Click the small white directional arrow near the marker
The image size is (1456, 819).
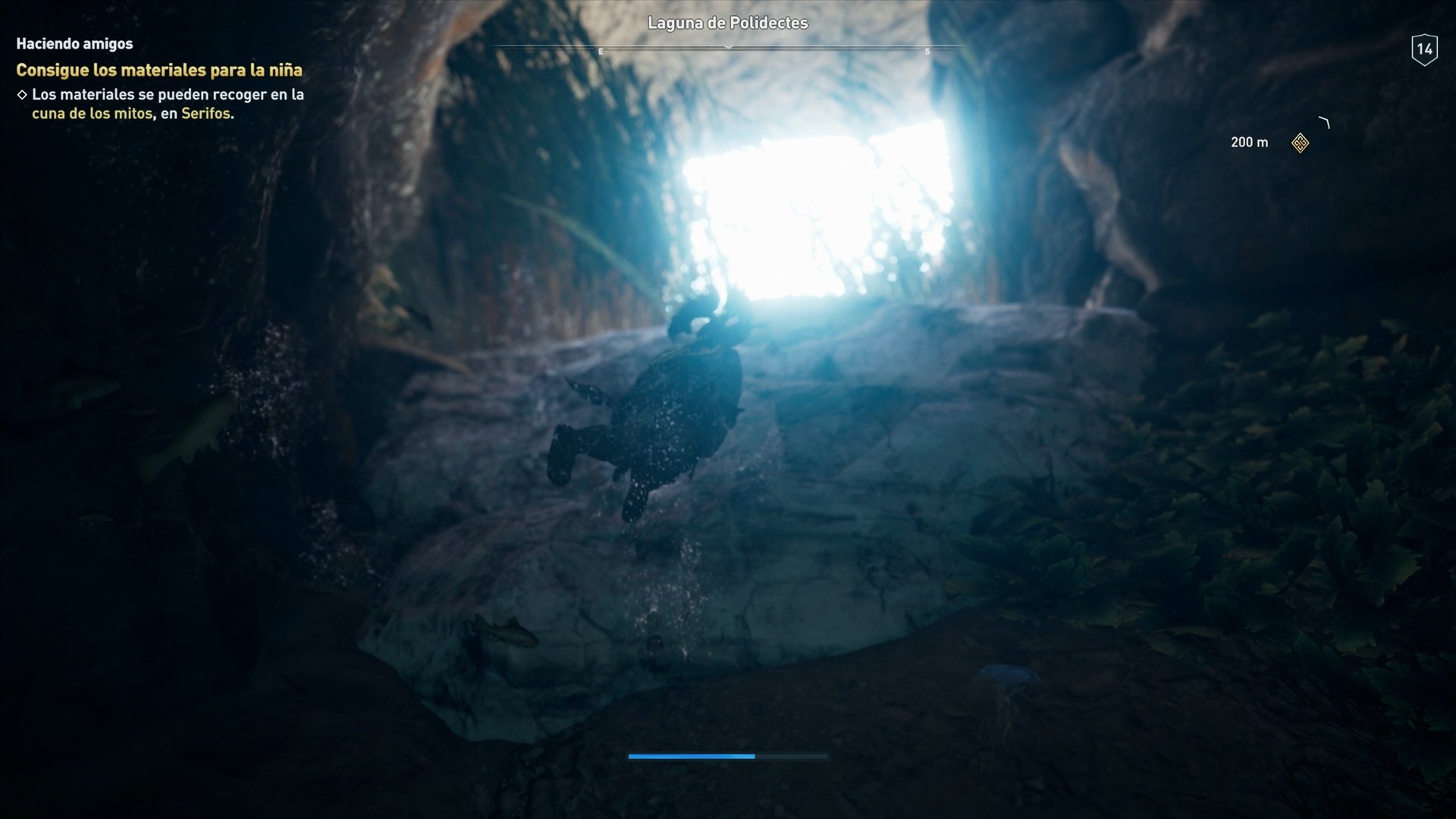pyautogui.click(x=1324, y=123)
